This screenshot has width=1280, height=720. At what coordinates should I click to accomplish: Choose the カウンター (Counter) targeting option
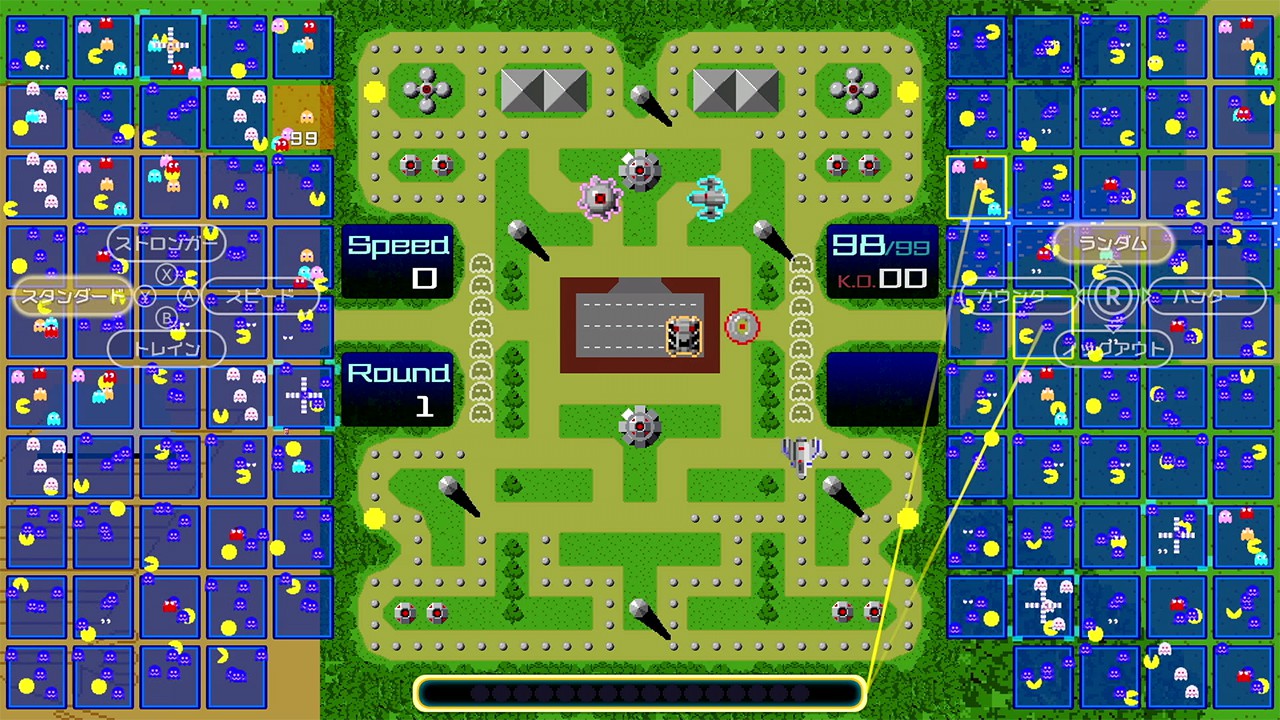1016,296
